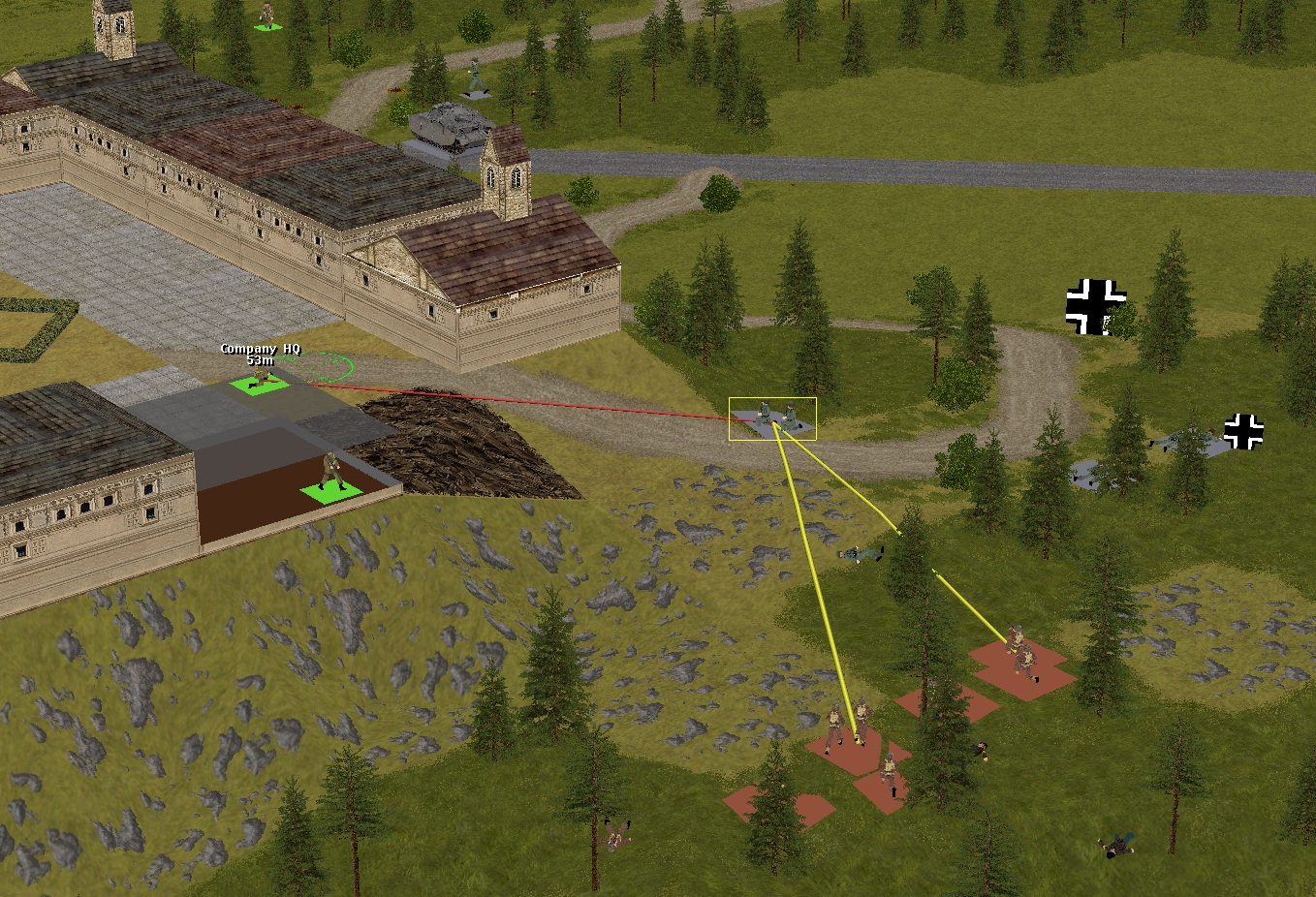
Task: Select the green-based soldier on the brown floor
Action: click(331, 477)
